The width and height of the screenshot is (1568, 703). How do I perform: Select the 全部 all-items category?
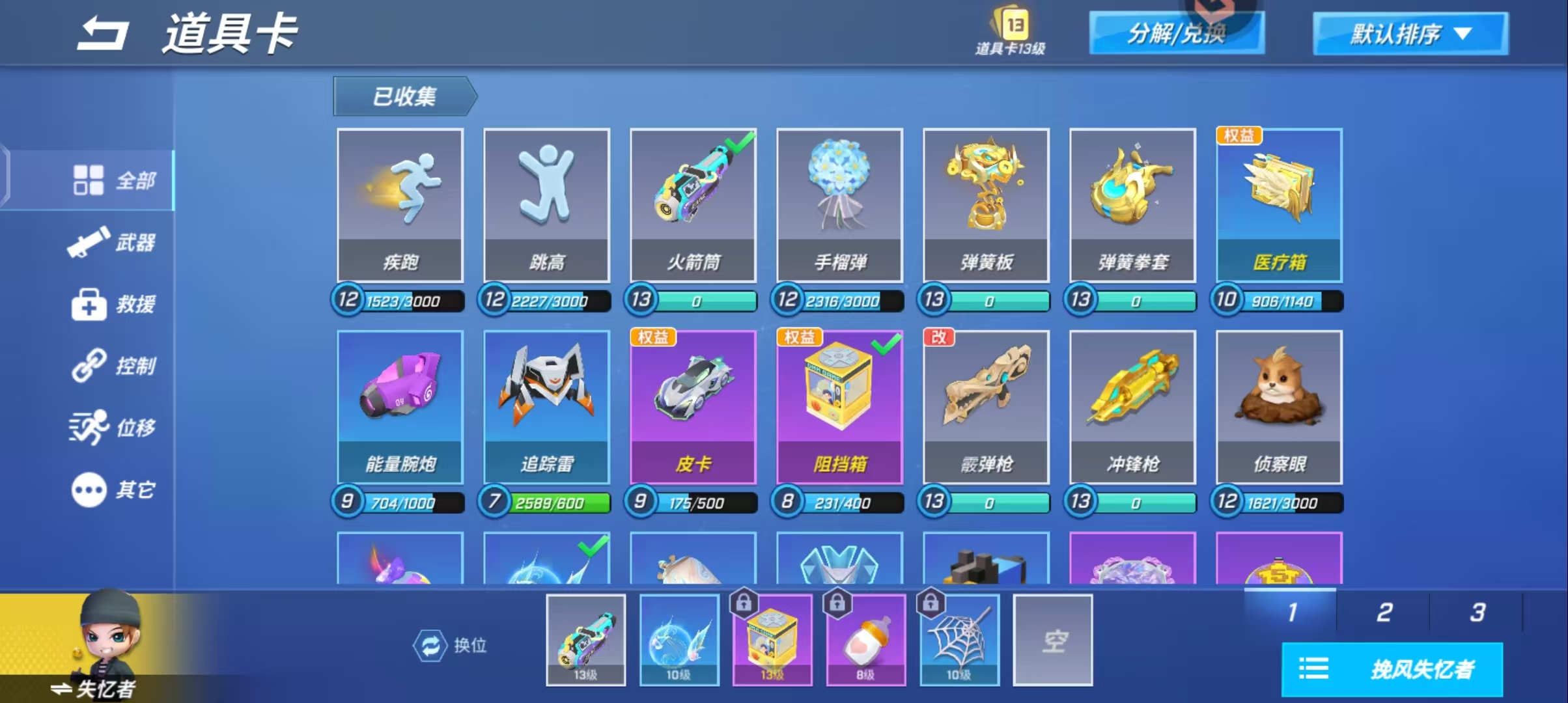[112, 180]
